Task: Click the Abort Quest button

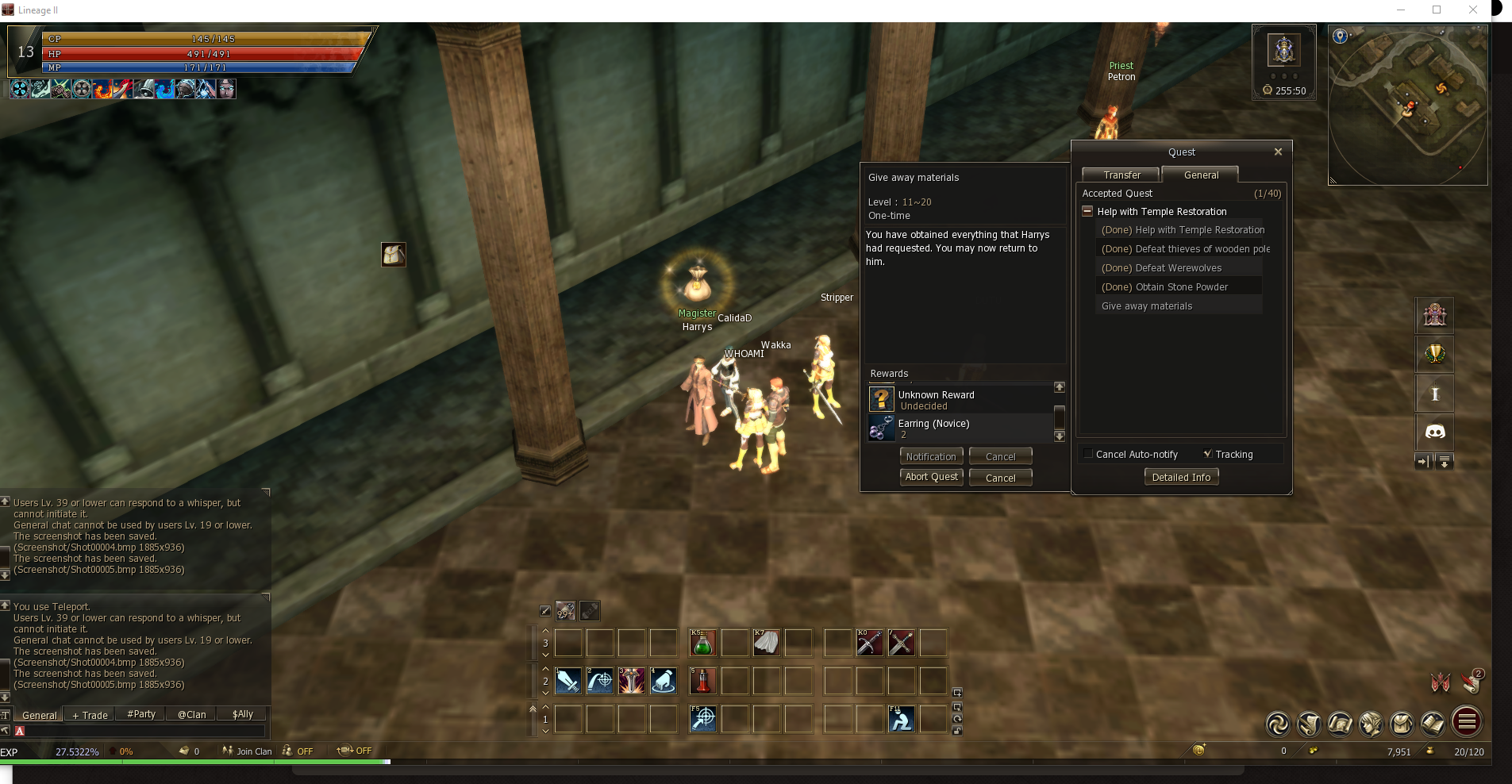Action: click(931, 477)
